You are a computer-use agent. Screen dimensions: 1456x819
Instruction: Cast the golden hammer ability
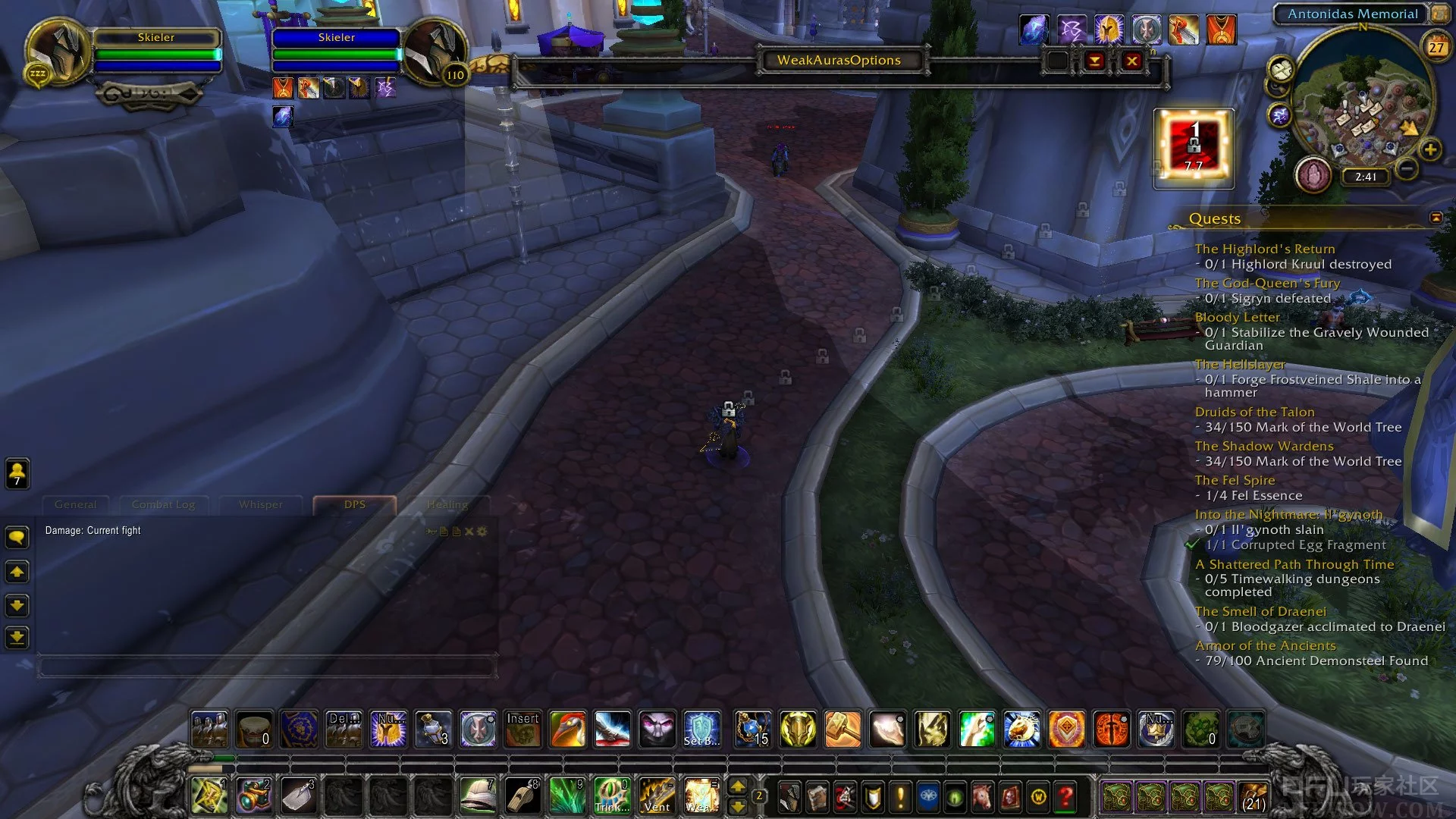point(843,730)
